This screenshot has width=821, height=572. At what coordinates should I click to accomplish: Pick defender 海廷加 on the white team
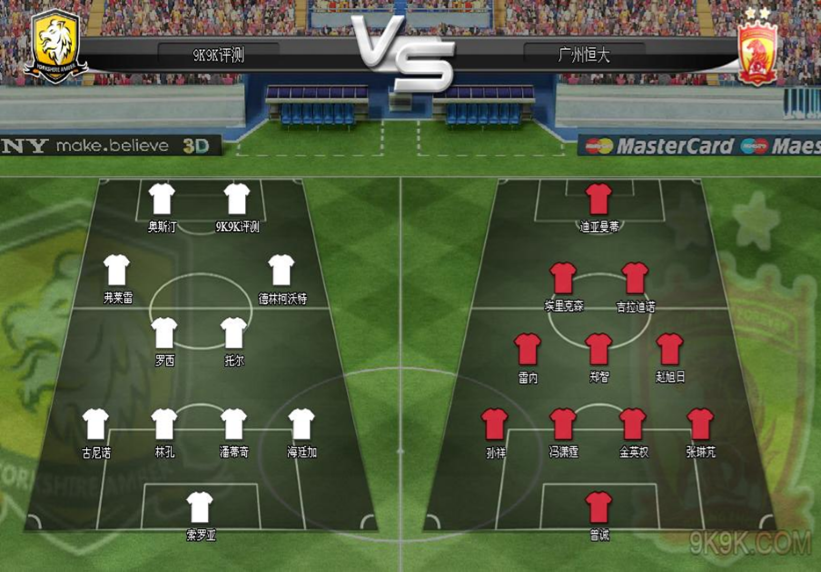[x=302, y=424]
